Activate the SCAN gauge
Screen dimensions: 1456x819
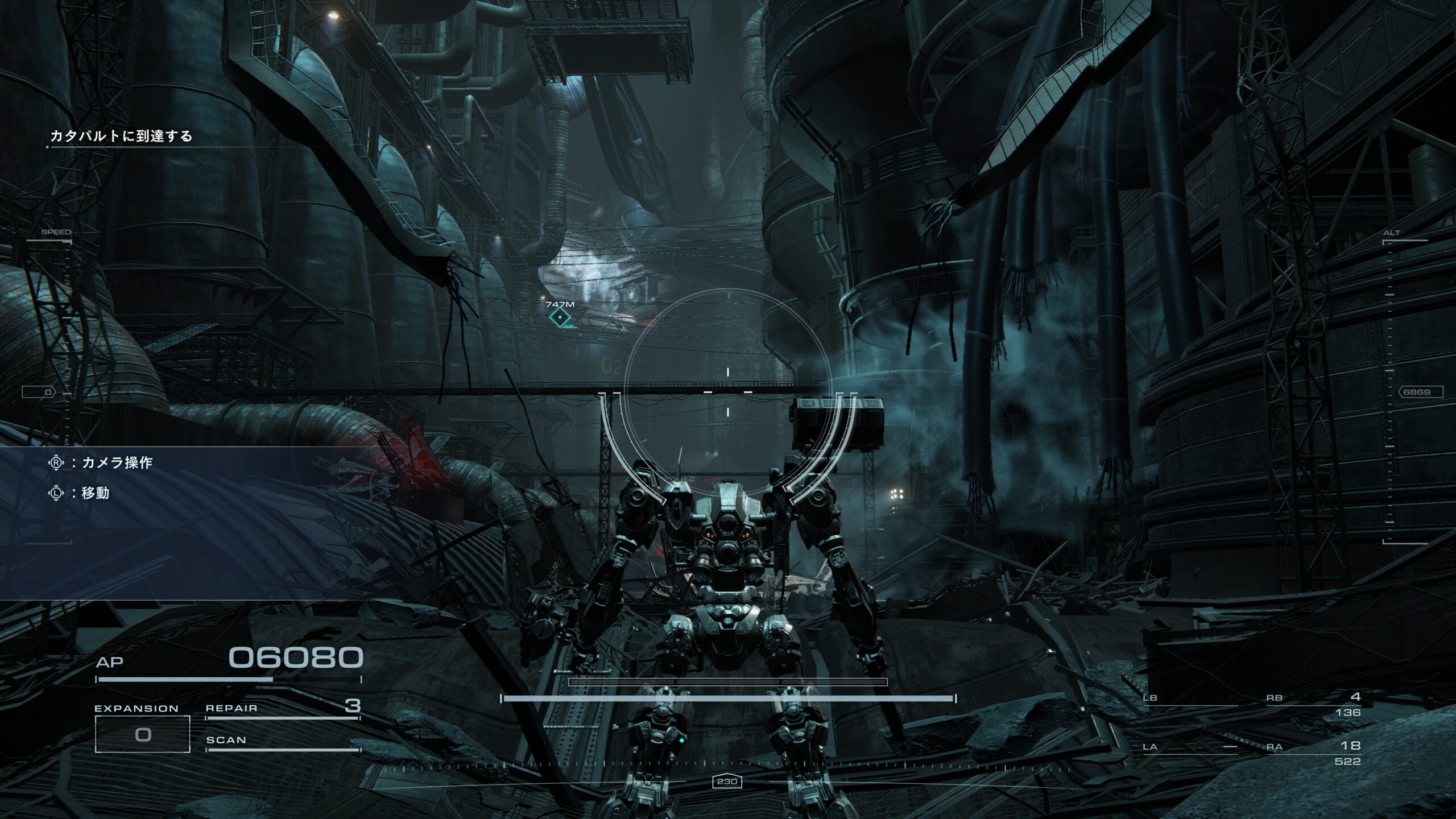pos(283,741)
